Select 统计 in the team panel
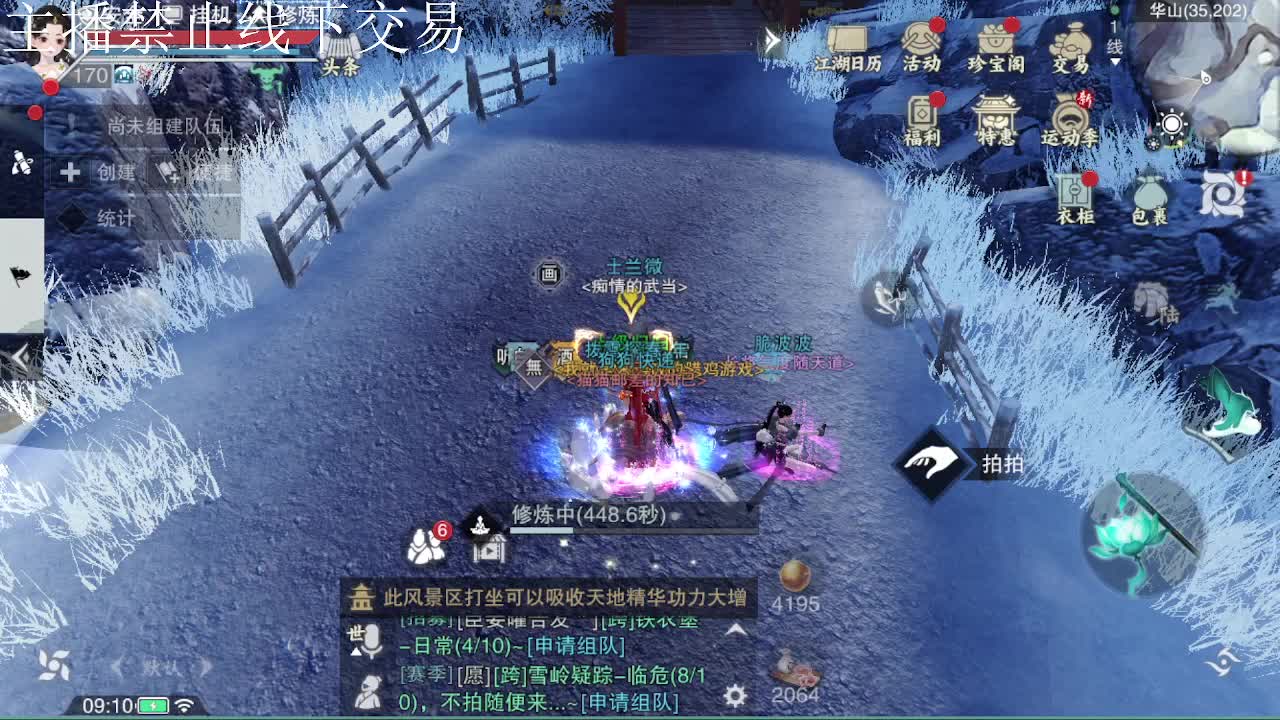This screenshot has width=1280, height=720. 114,216
